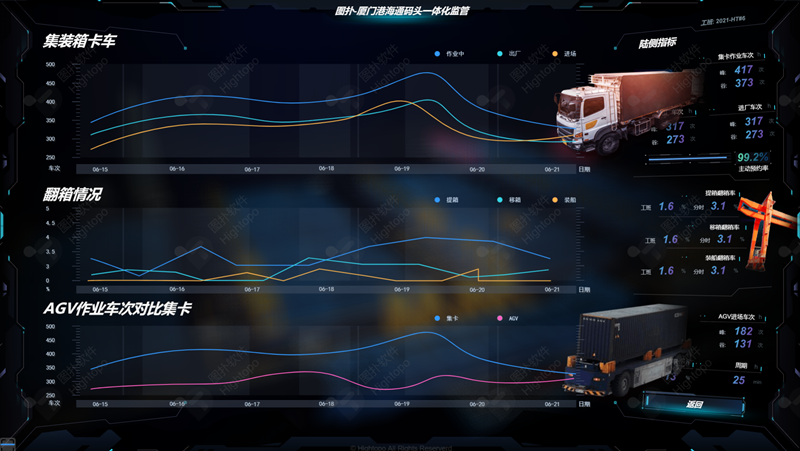The height and width of the screenshot is (451, 800).
Task: Toggle the 集卡 legend entry
Action: (x=447, y=318)
